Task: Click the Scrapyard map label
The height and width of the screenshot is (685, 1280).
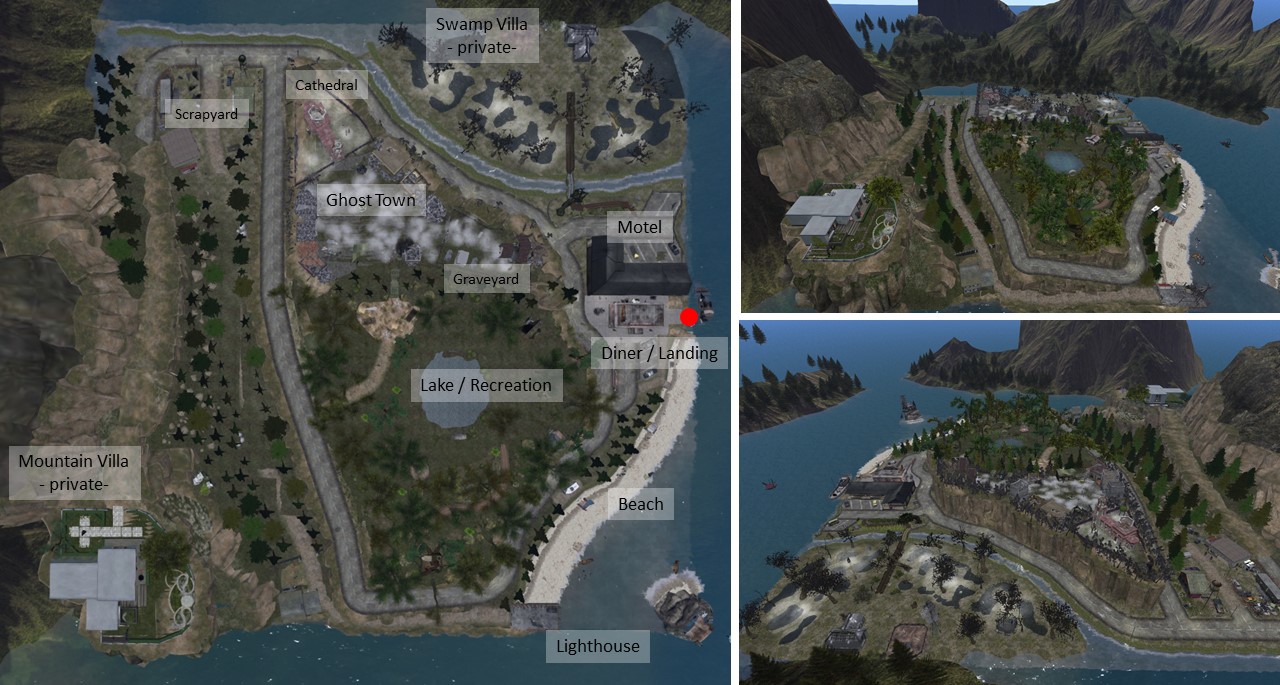Action: pyautogui.click(x=206, y=114)
